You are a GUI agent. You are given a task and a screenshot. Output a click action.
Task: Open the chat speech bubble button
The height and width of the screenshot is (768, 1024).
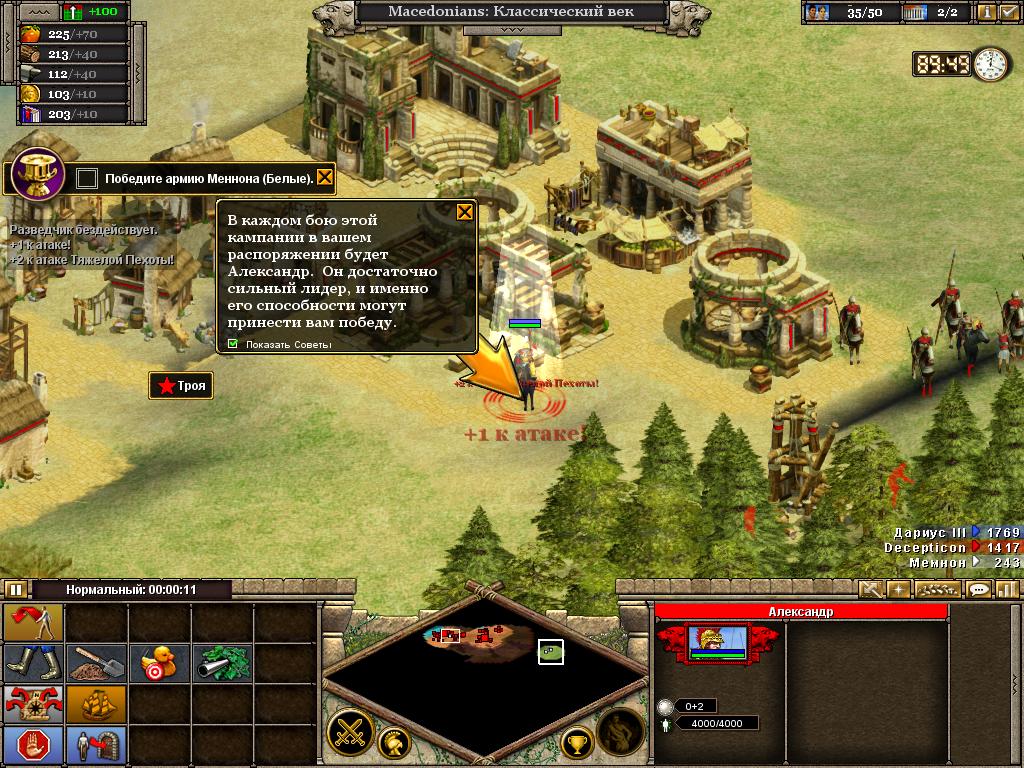tap(980, 589)
